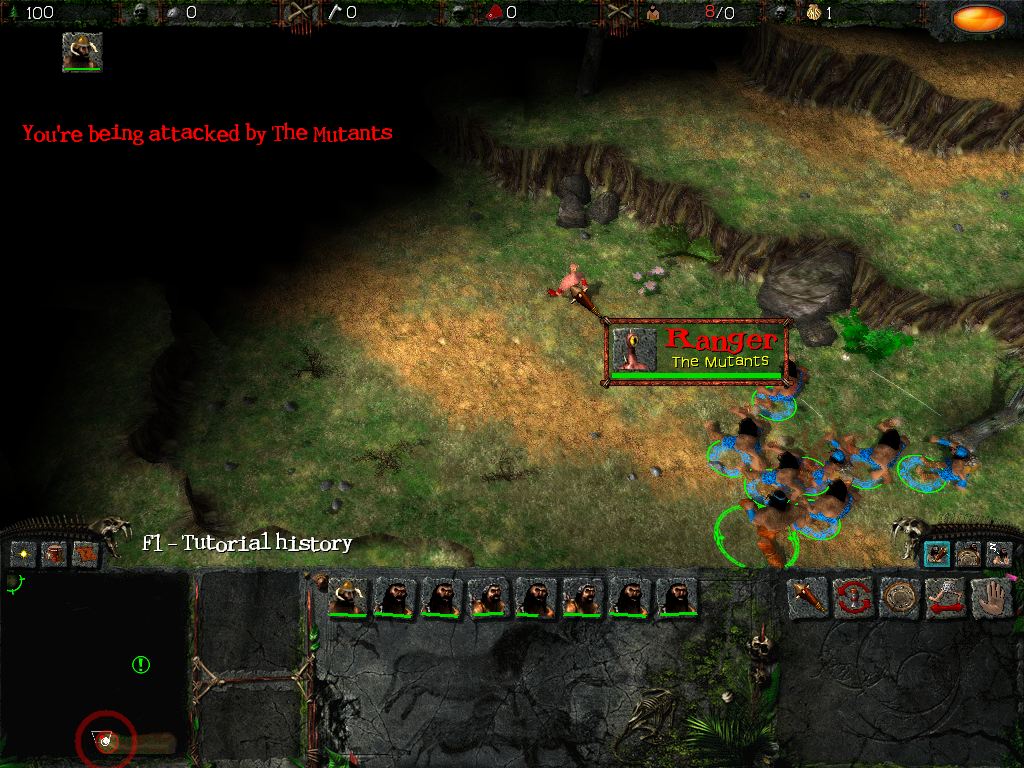1024x768 pixels.
Task: Toggle the orange map-shaped minimap button
Action: click(x=86, y=553)
